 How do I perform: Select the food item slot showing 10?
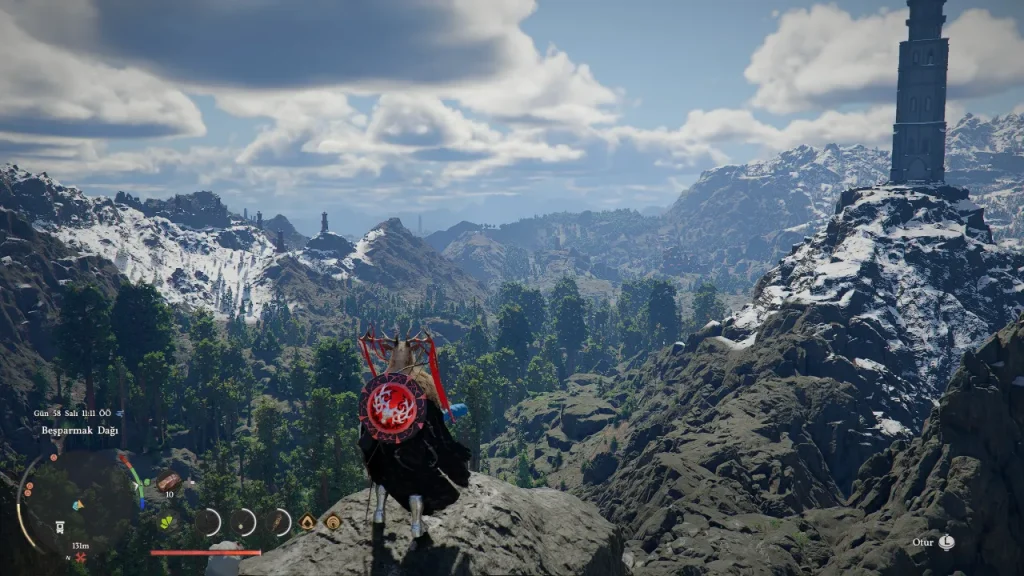[x=169, y=482]
